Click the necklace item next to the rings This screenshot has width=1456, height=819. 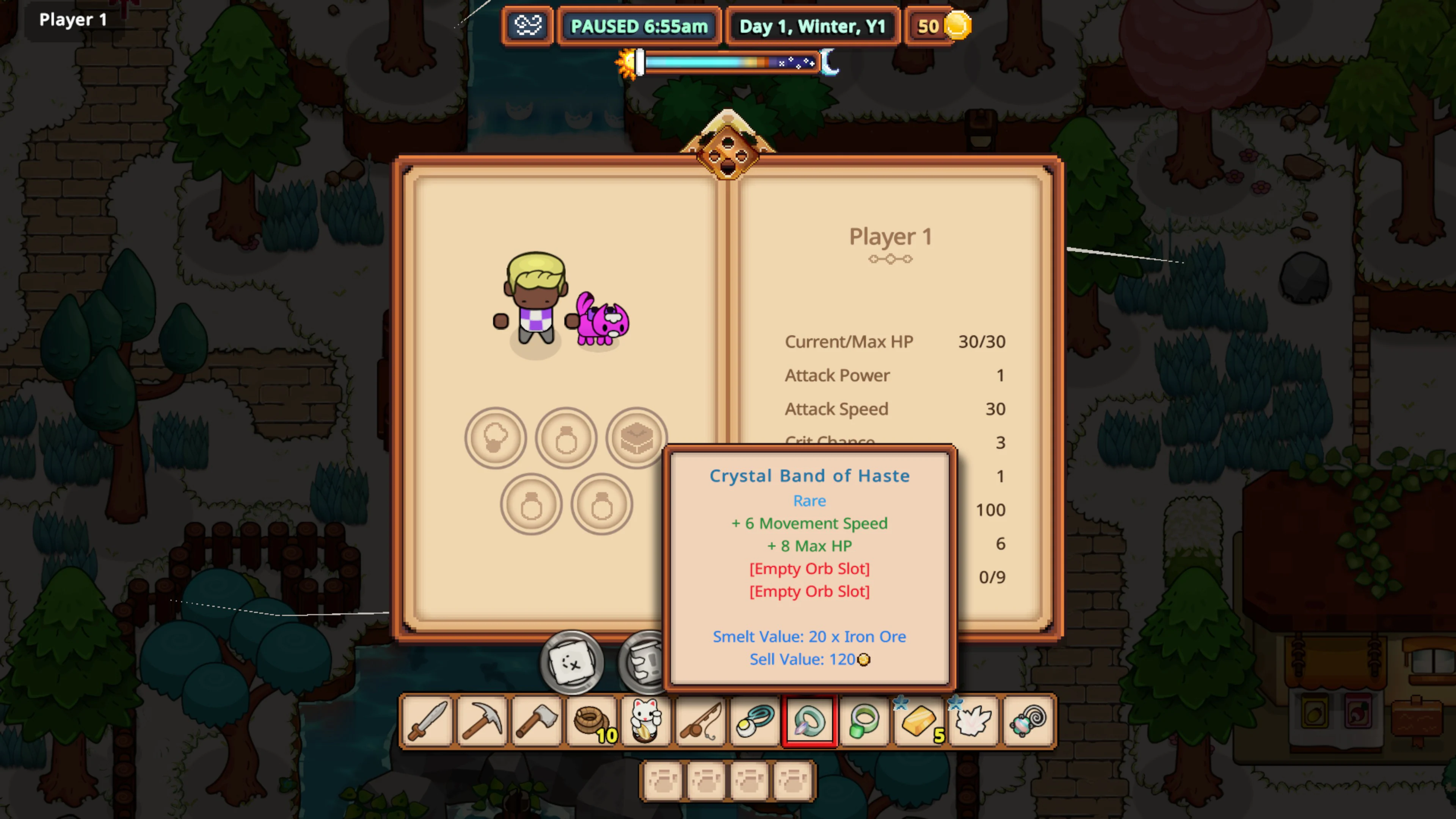(755, 721)
